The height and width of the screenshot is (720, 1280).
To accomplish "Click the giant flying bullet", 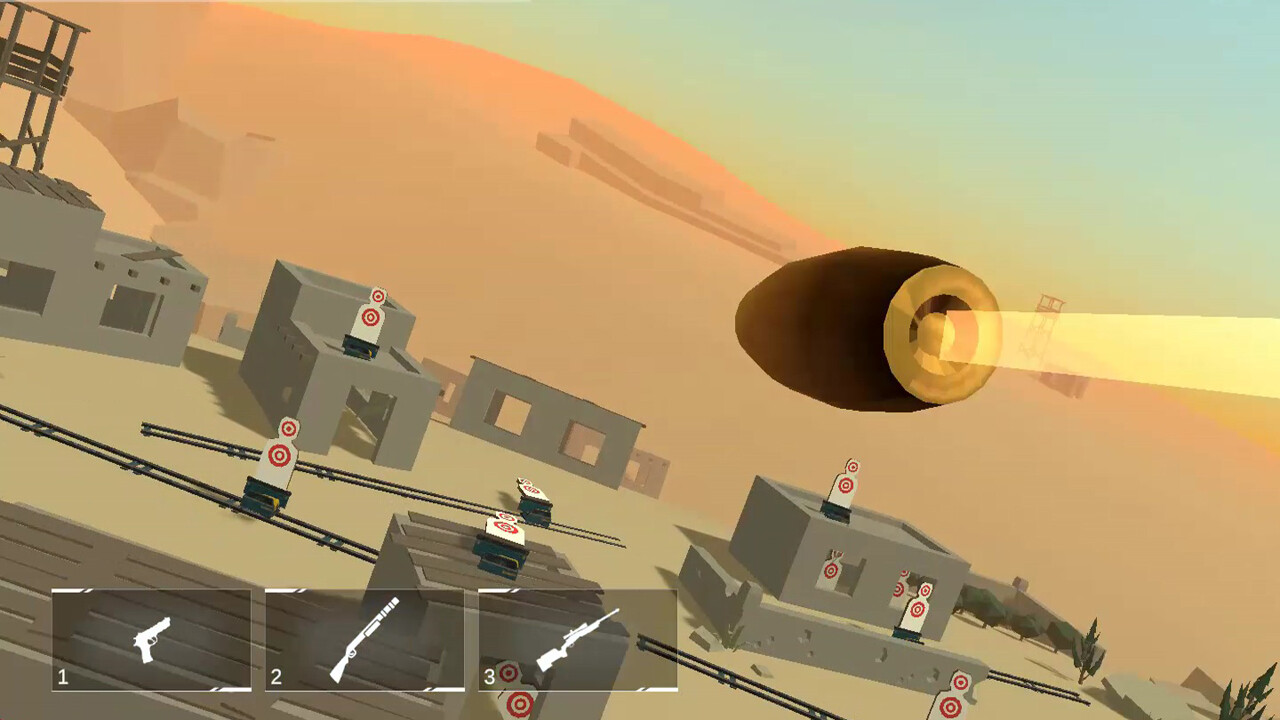I will pyautogui.click(x=870, y=325).
